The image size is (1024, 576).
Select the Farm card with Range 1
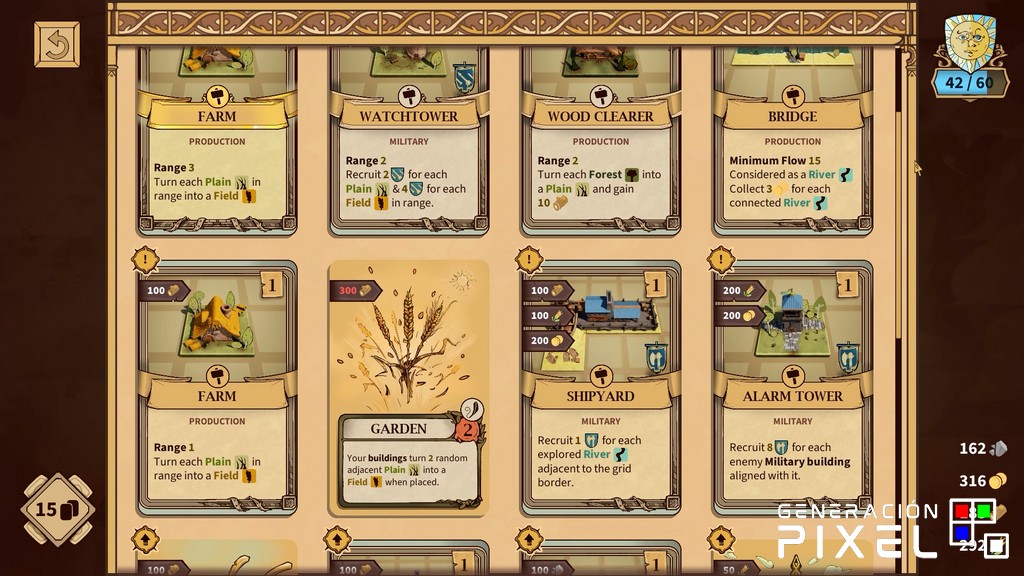[217, 390]
